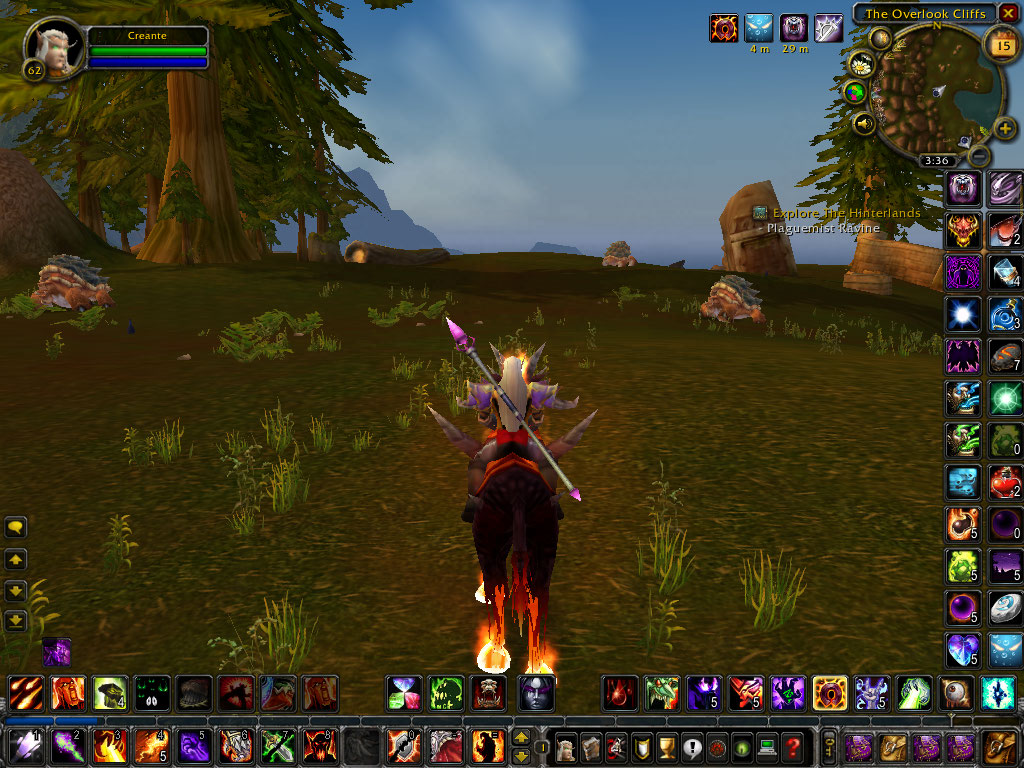Close the minimap with the red X

point(1008,13)
